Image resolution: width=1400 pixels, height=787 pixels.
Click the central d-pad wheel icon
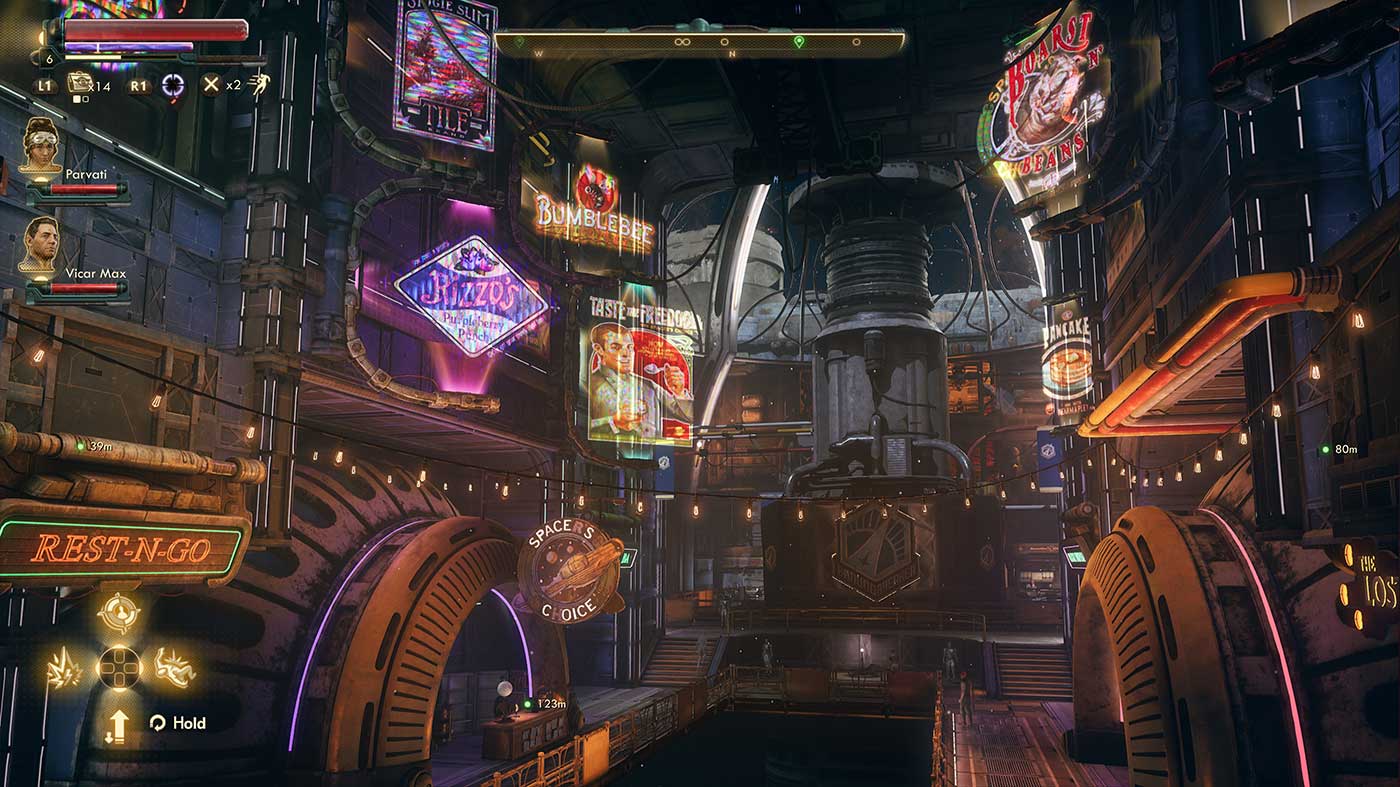coord(119,669)
